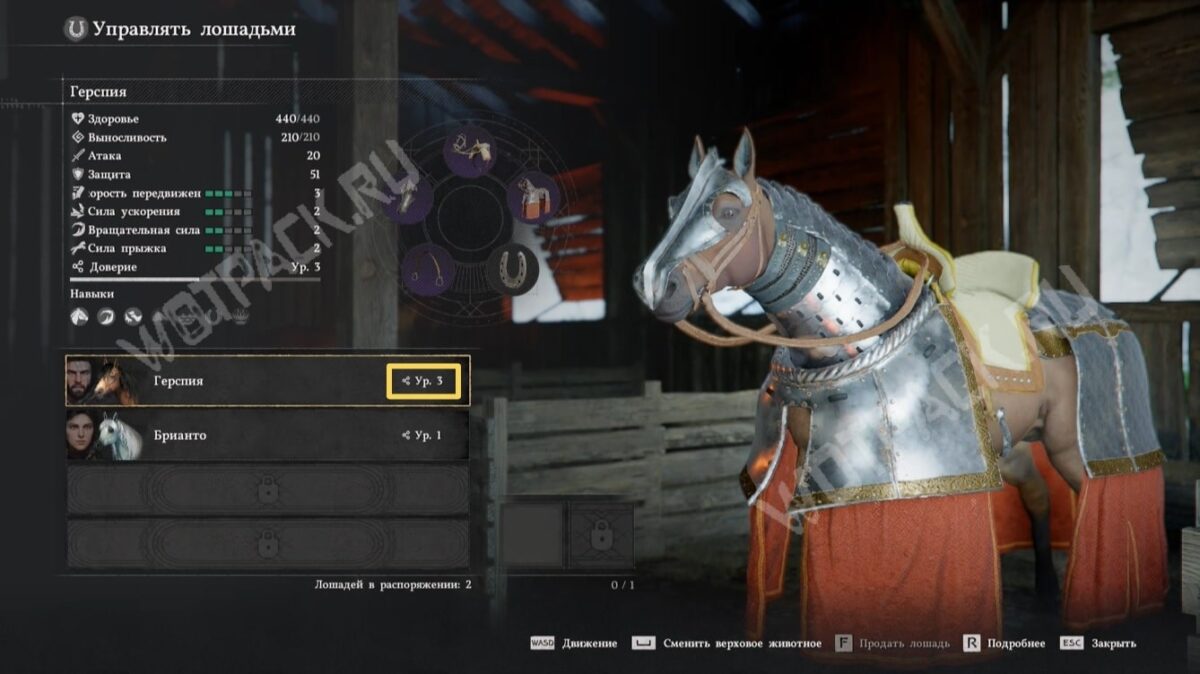This screenshot has width=1200, height=674.
Task: Click the horse head skill icon
Action: point(80,317)
